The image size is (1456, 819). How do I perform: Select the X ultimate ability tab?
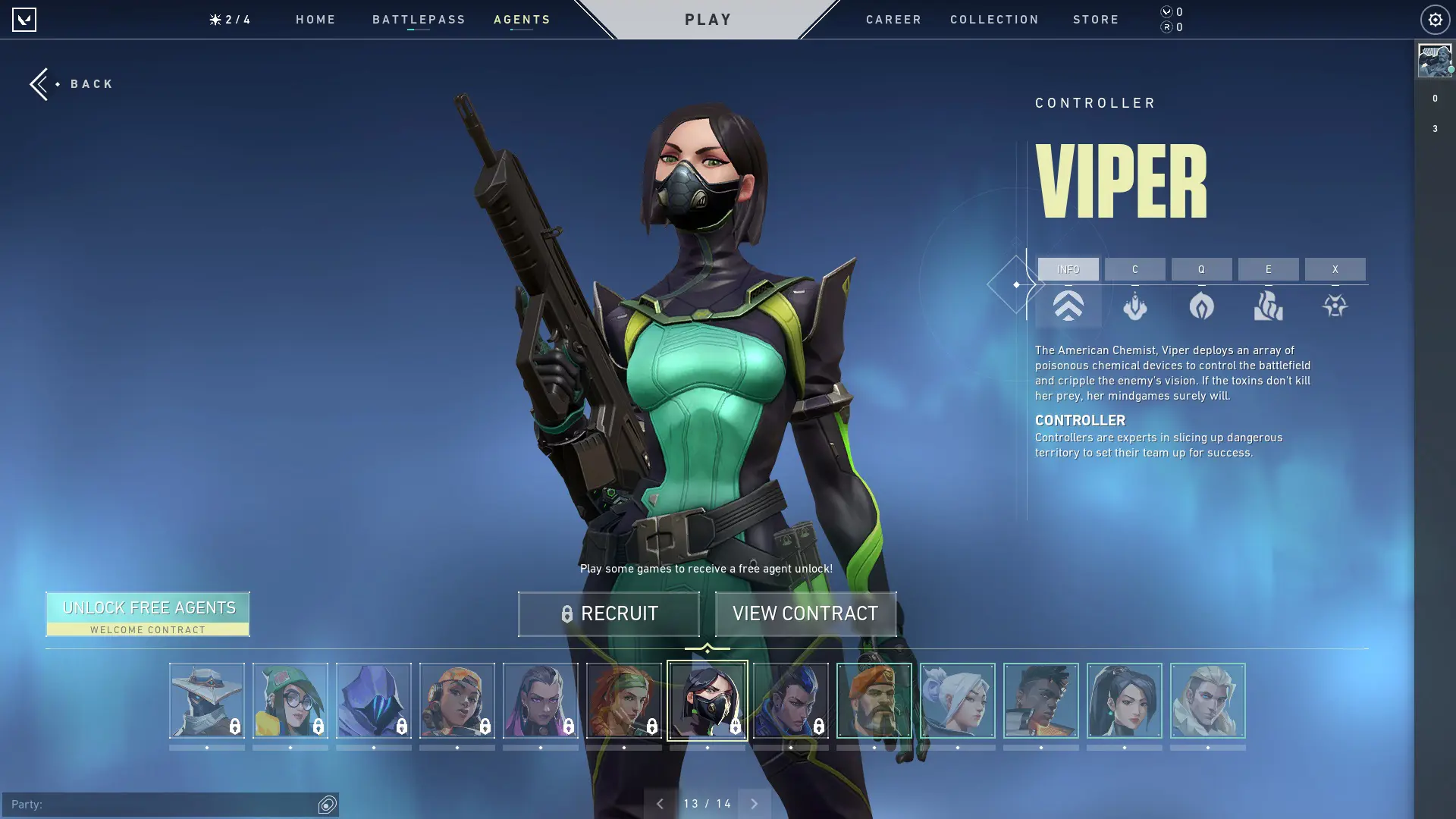[1335, 269]
